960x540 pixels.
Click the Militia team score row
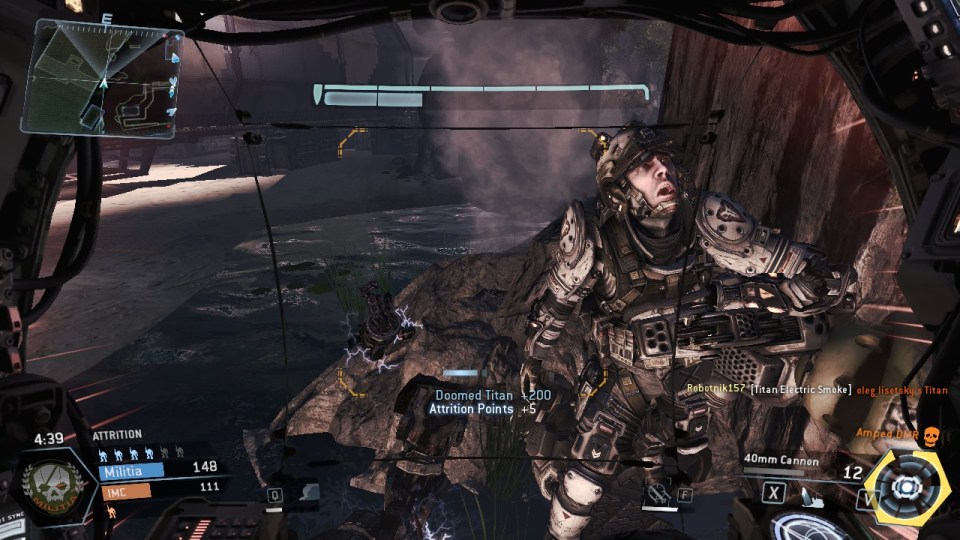[158, 468]
